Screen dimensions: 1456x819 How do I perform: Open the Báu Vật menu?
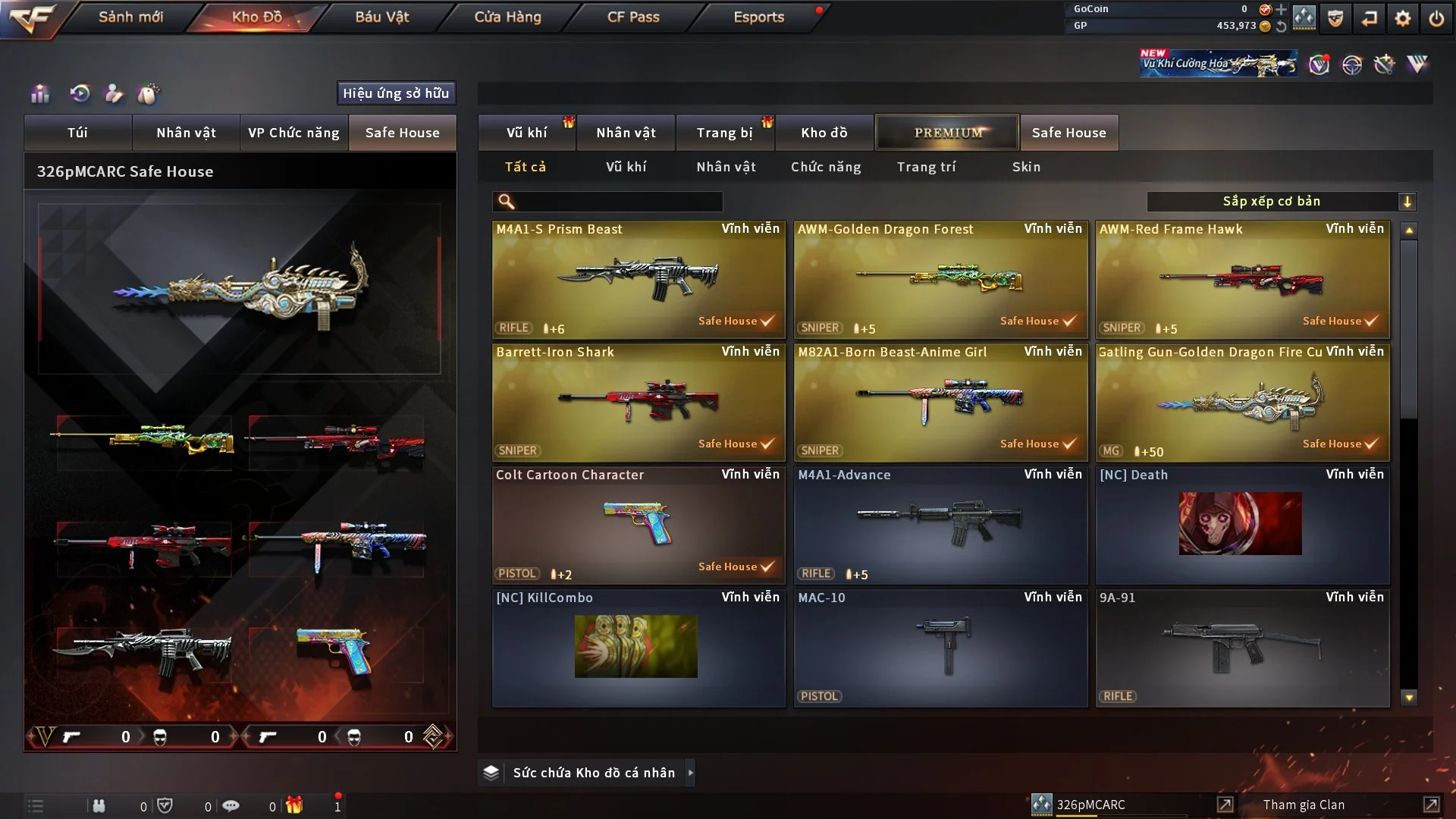click(x=381, y=17)
